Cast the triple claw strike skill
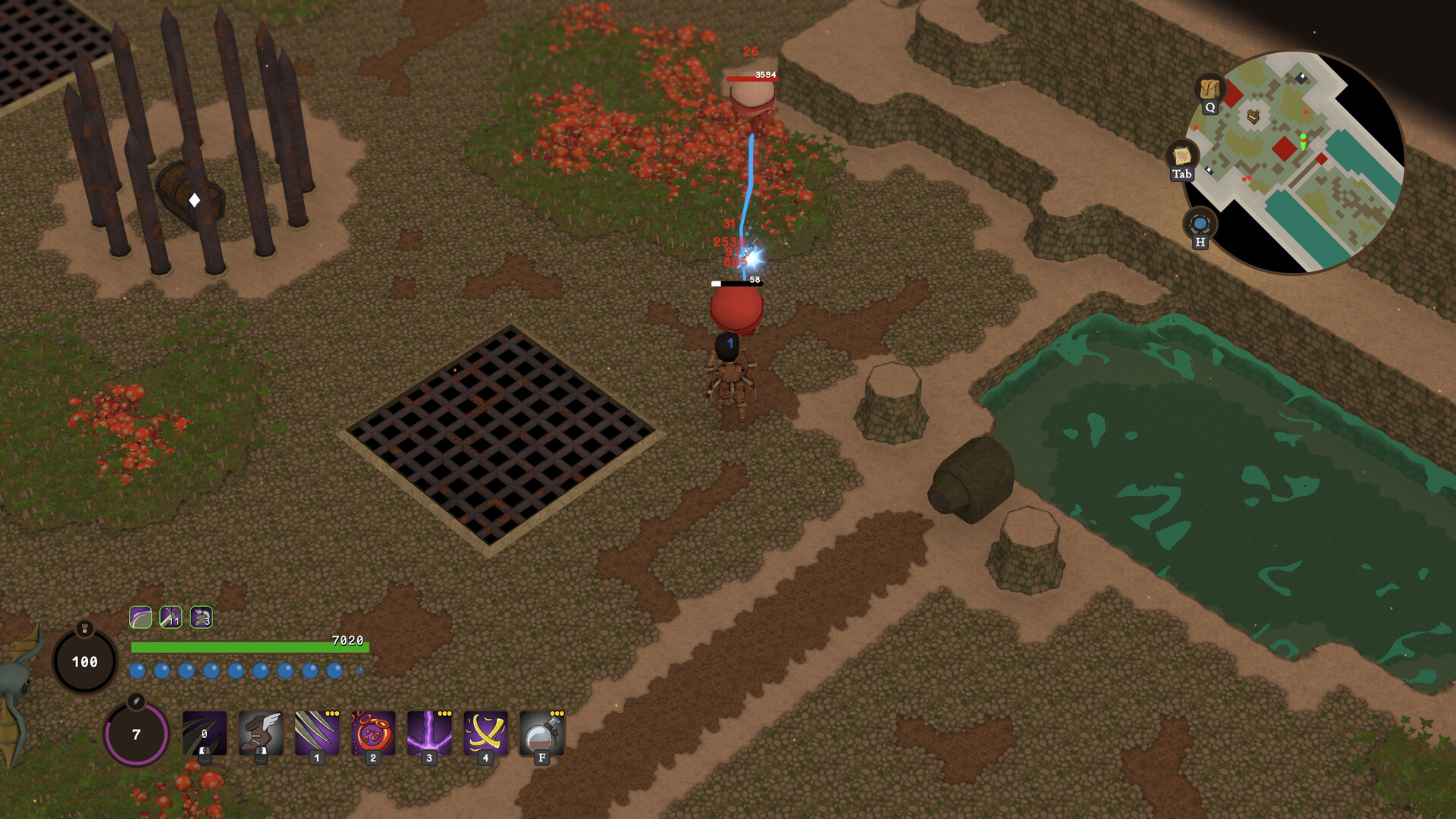The height and width of the screenshot is (819, 1456). tap(316, 733)
